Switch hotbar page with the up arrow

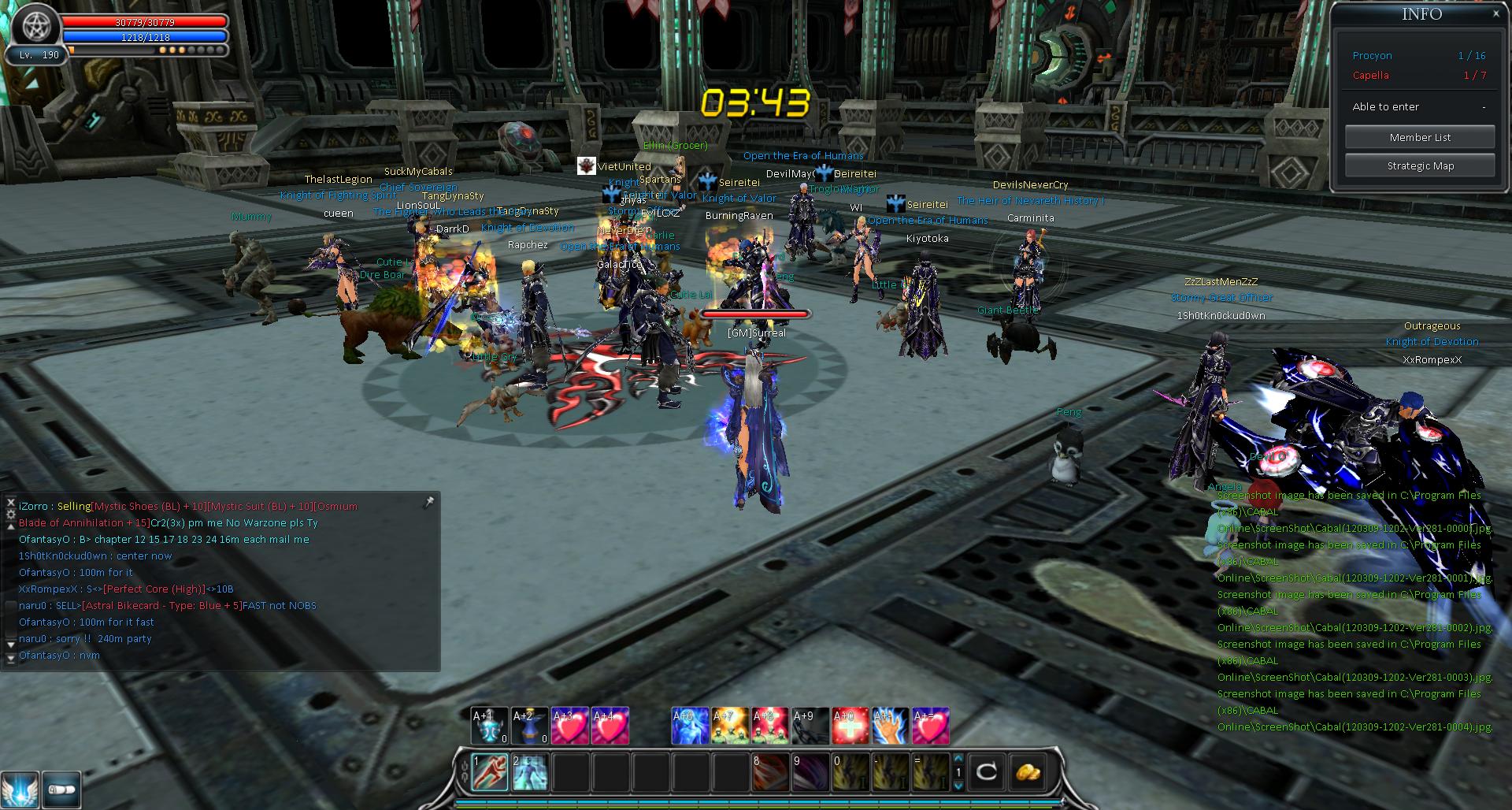click(958, 760)
